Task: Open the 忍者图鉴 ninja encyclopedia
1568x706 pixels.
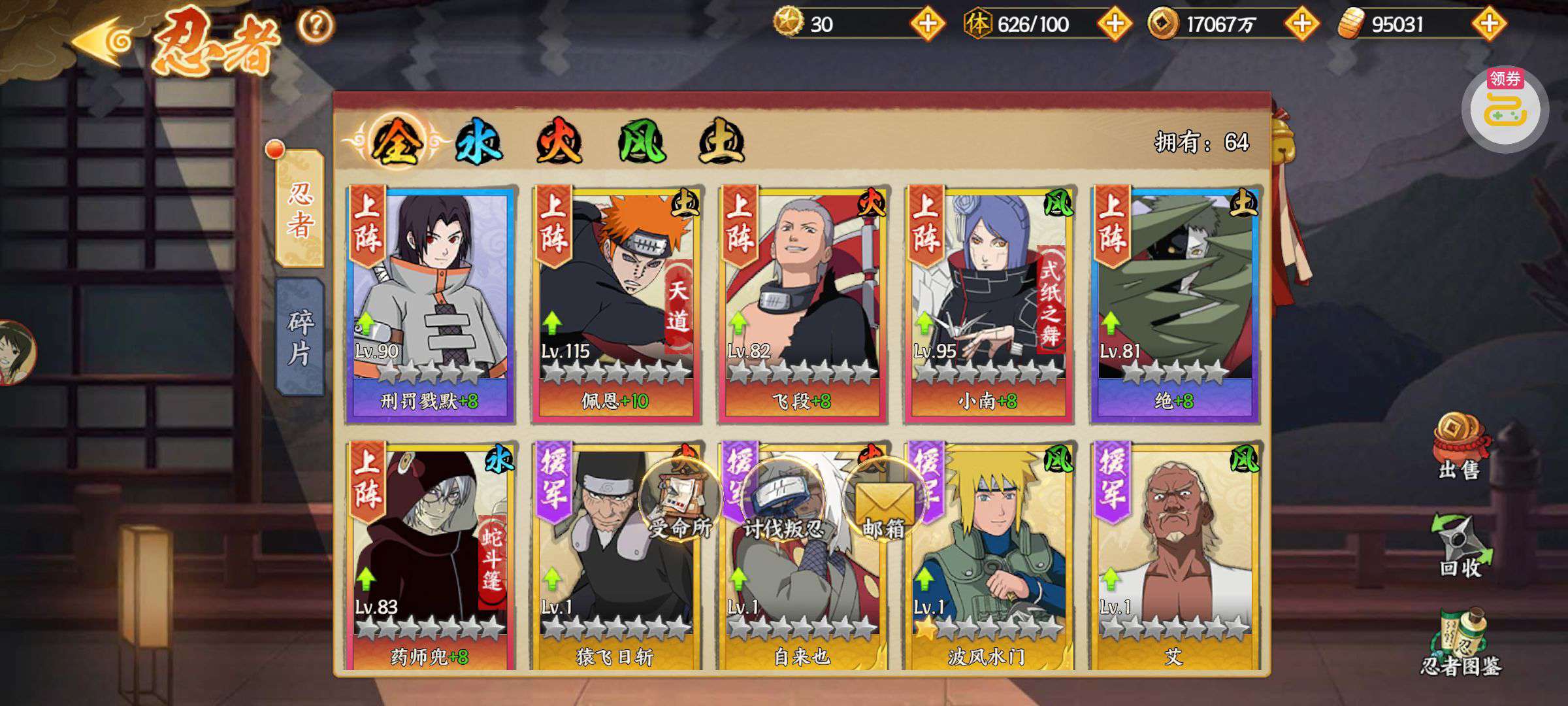Action: pyautogui.click(x=1460, y=644)
